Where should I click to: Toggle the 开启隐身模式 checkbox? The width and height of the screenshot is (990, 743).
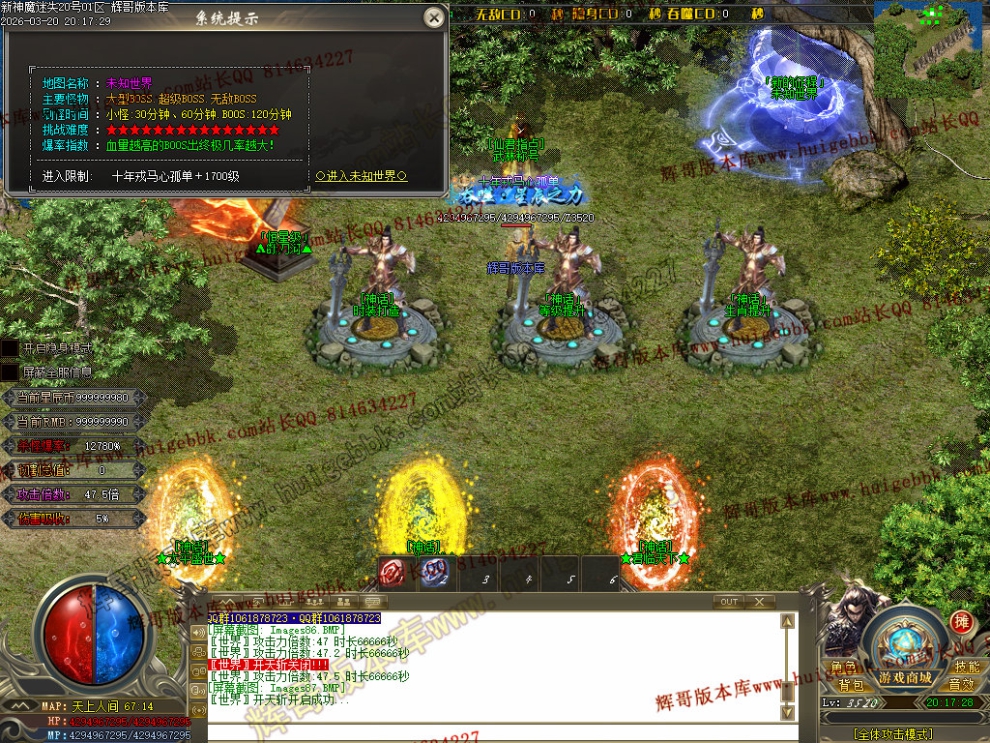click(x=9, y=348)
